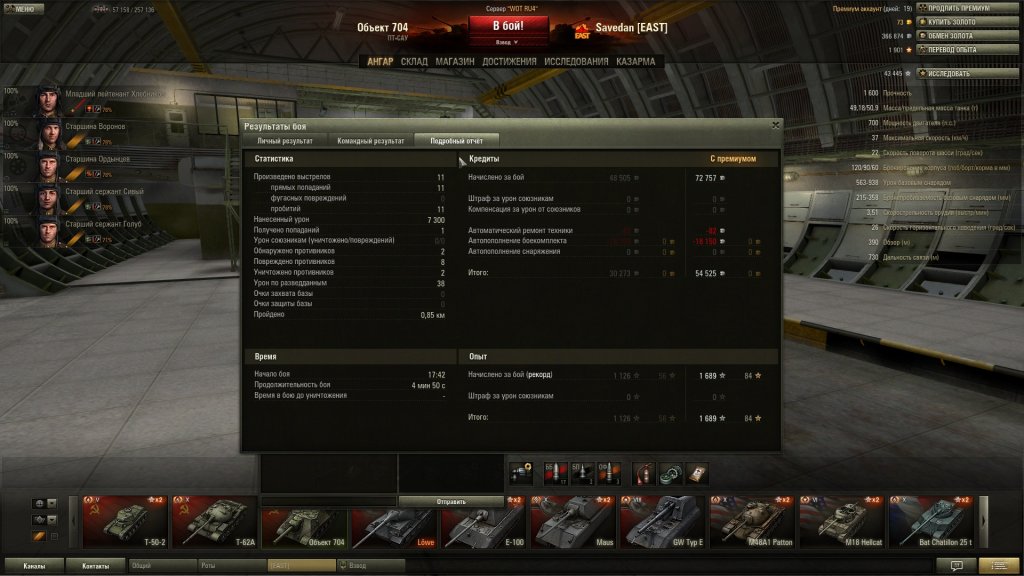
Task: Close the Результаты боя window
Action: pos(775,126)
